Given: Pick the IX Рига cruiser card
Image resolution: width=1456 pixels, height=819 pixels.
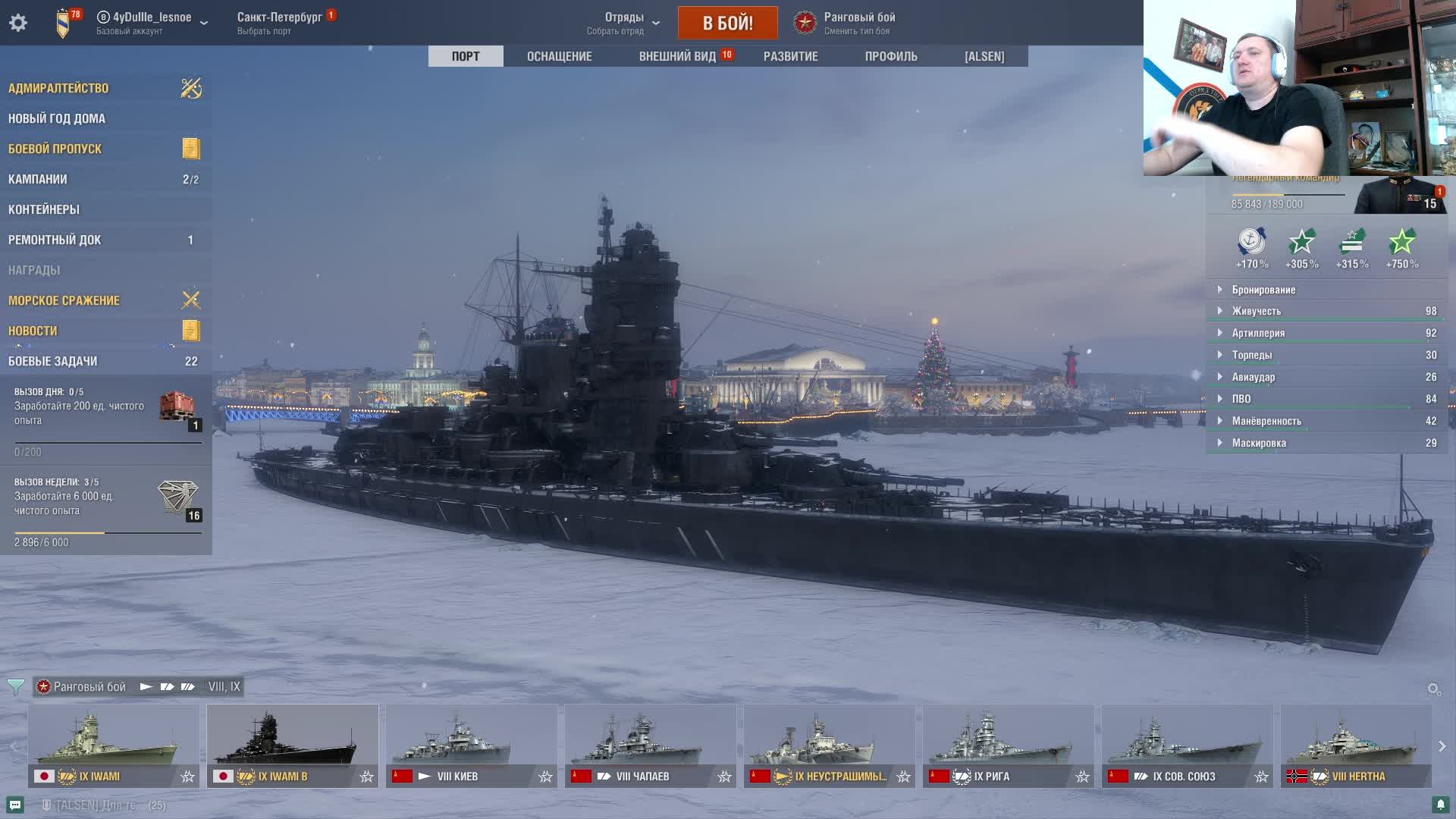Looking at the screenshot, I should tap(1008, 745).
